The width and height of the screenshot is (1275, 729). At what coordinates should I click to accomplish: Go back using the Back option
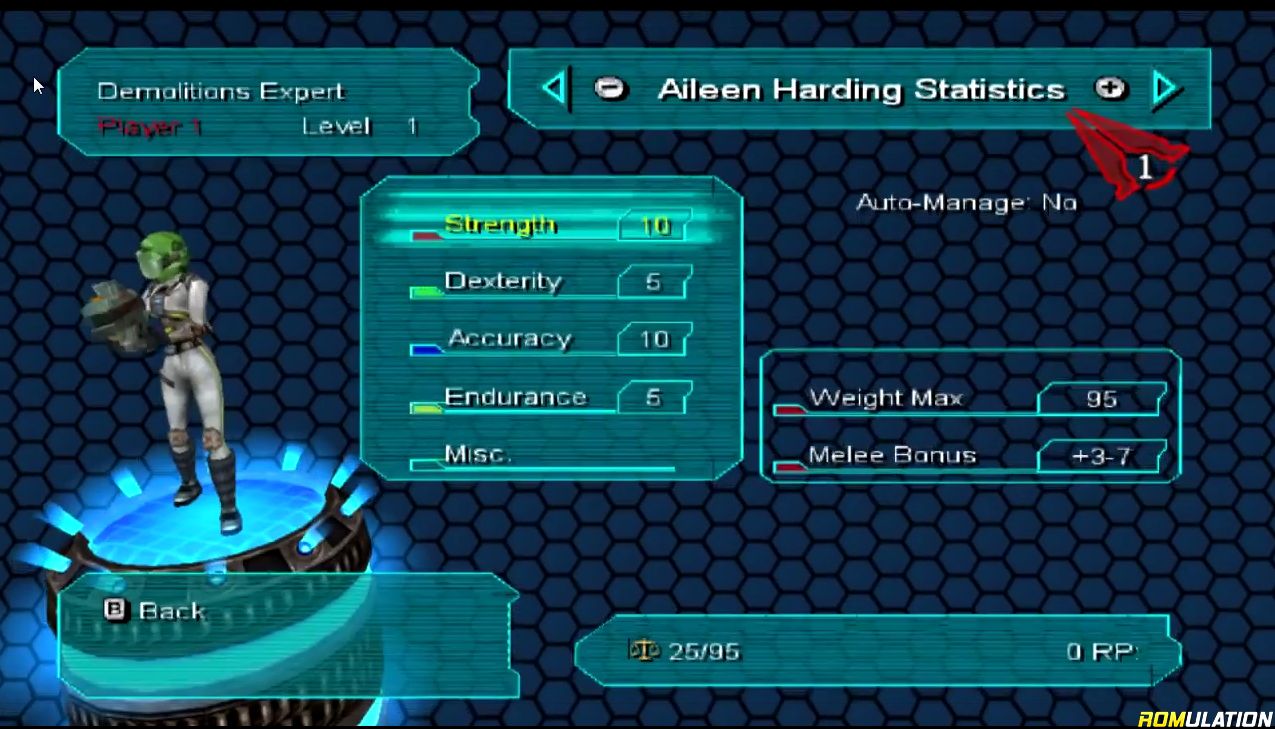tap(157, 611)
